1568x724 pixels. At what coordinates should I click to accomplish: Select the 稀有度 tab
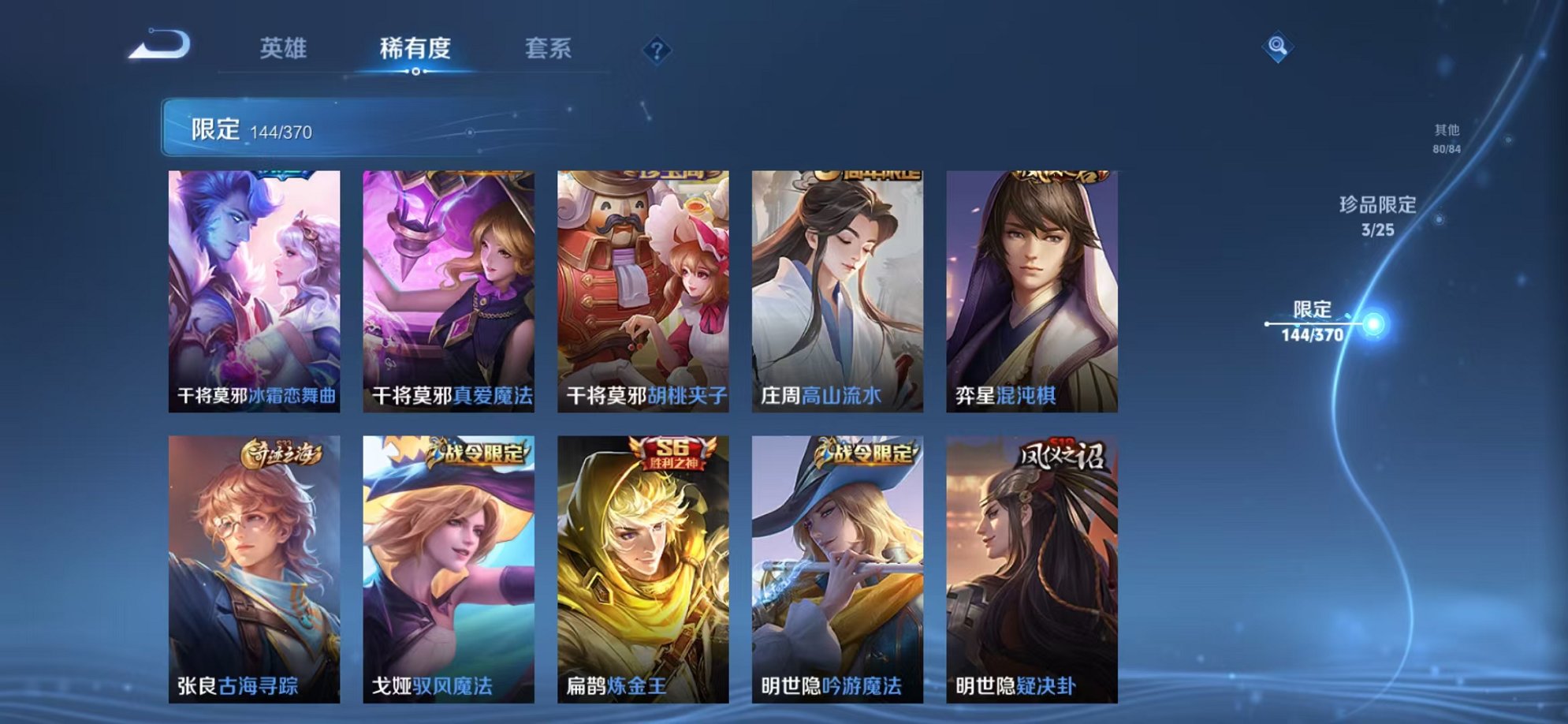[x=415, y=49]
